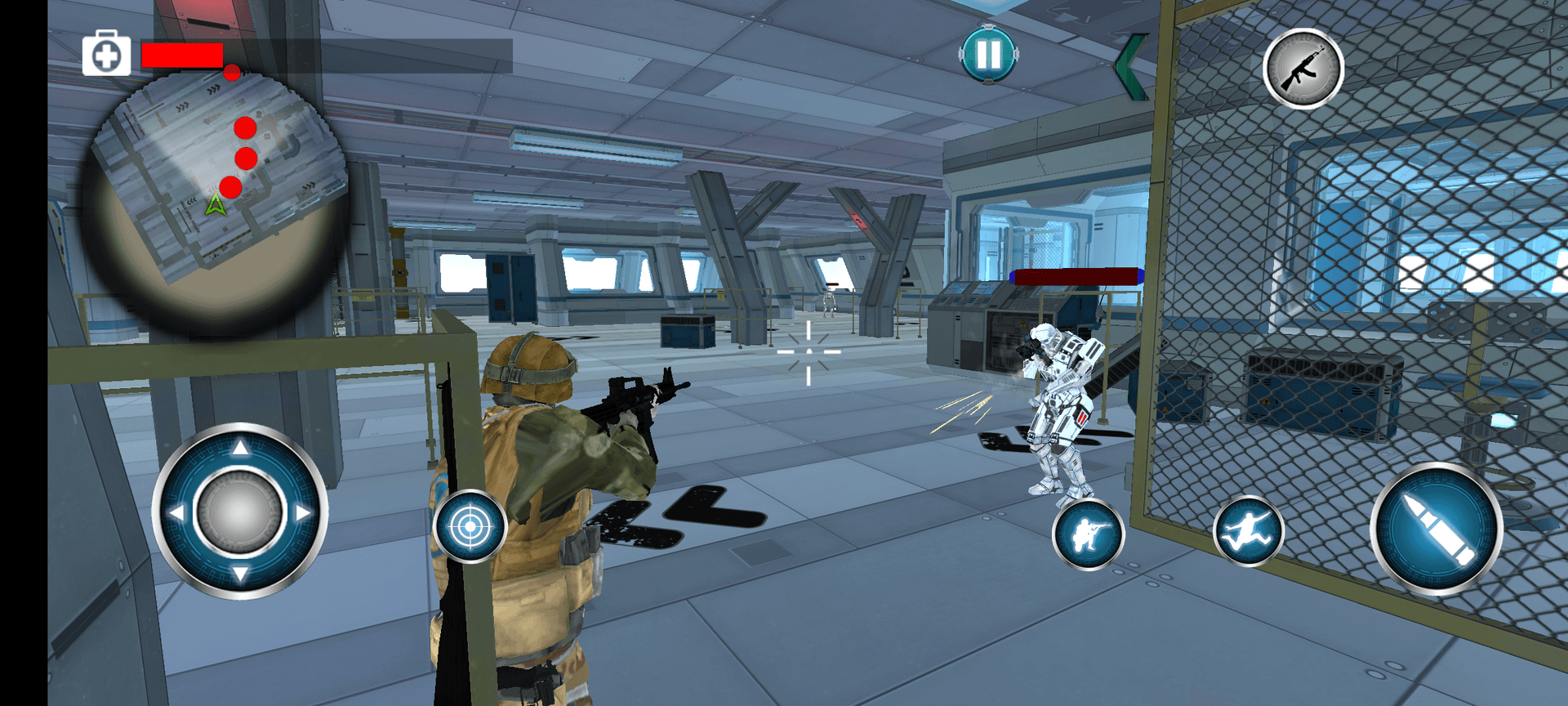Move forward with the joystick up arrow
This screenshot has width=1568, height=706.
(x=240, y=448)
